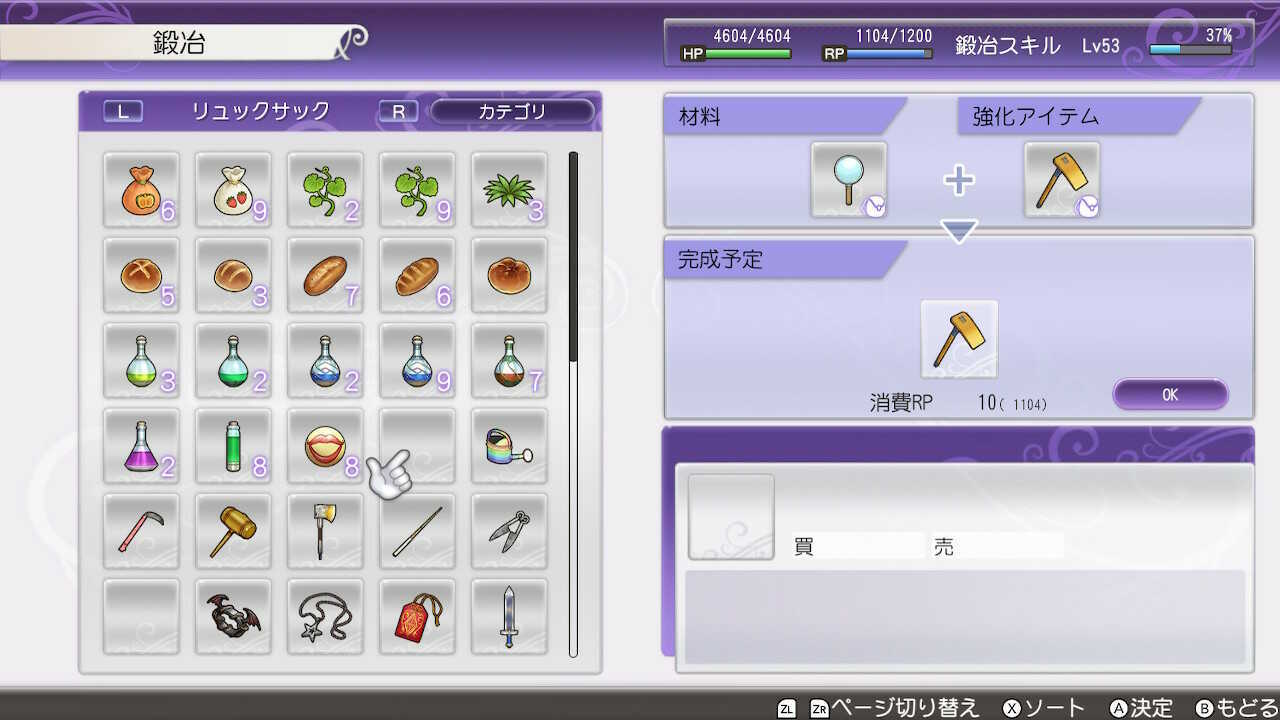Select the star necklace item
The height and width of the screenshot is (720, 1280).
pyautogui.click(x=325, y=616)
